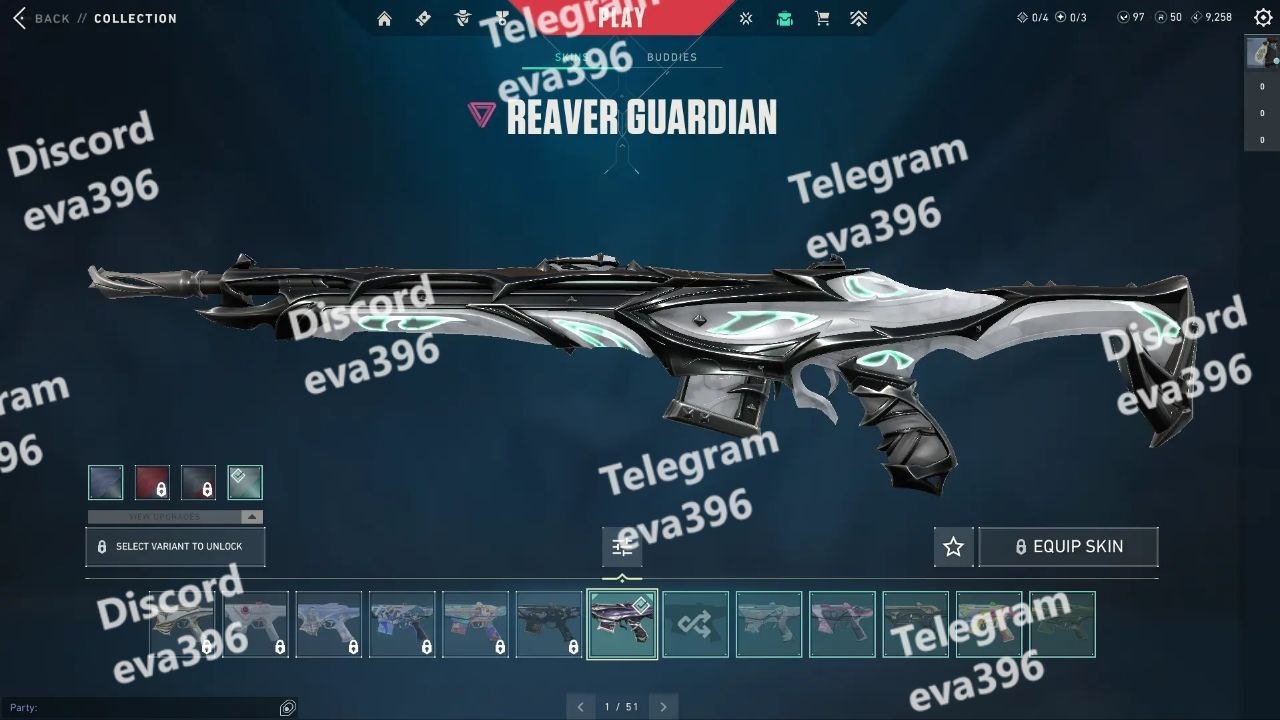Switch to the Skins tab
The height and width of the screenshot is (720, 1280).
(571, 57)
